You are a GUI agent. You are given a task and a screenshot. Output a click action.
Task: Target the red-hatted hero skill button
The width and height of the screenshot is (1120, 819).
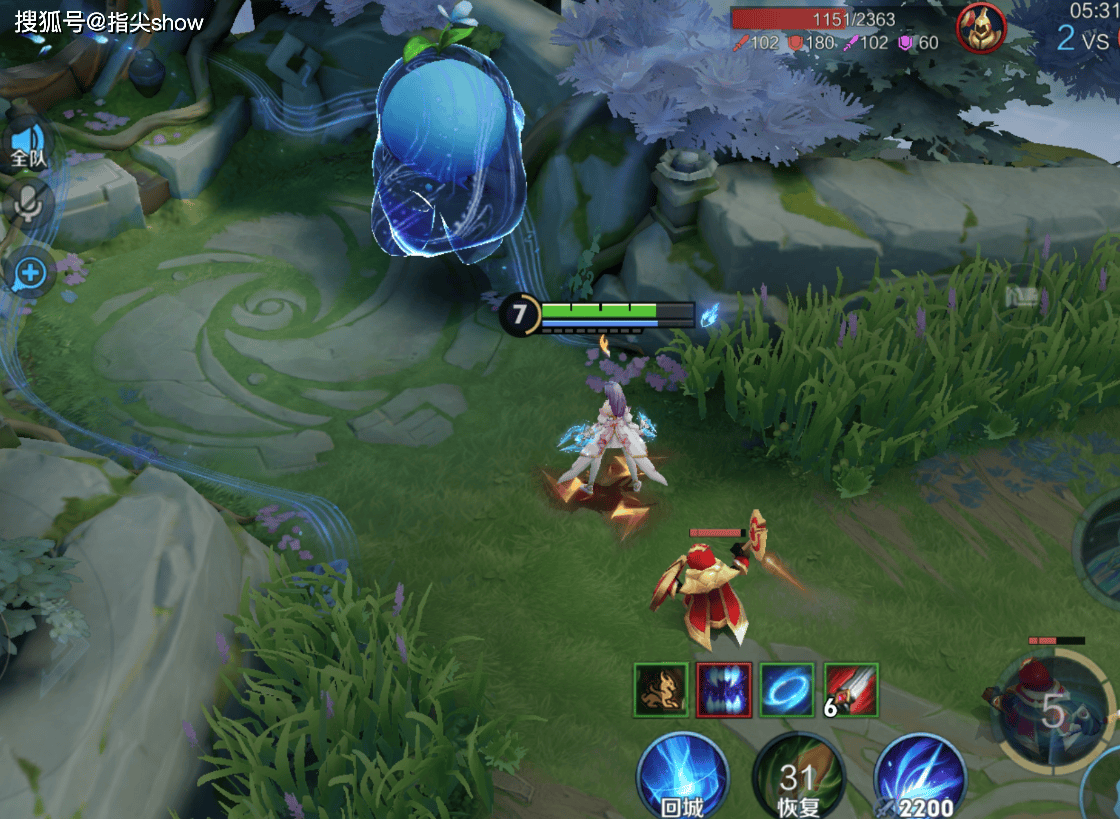tap(1050, 709)
